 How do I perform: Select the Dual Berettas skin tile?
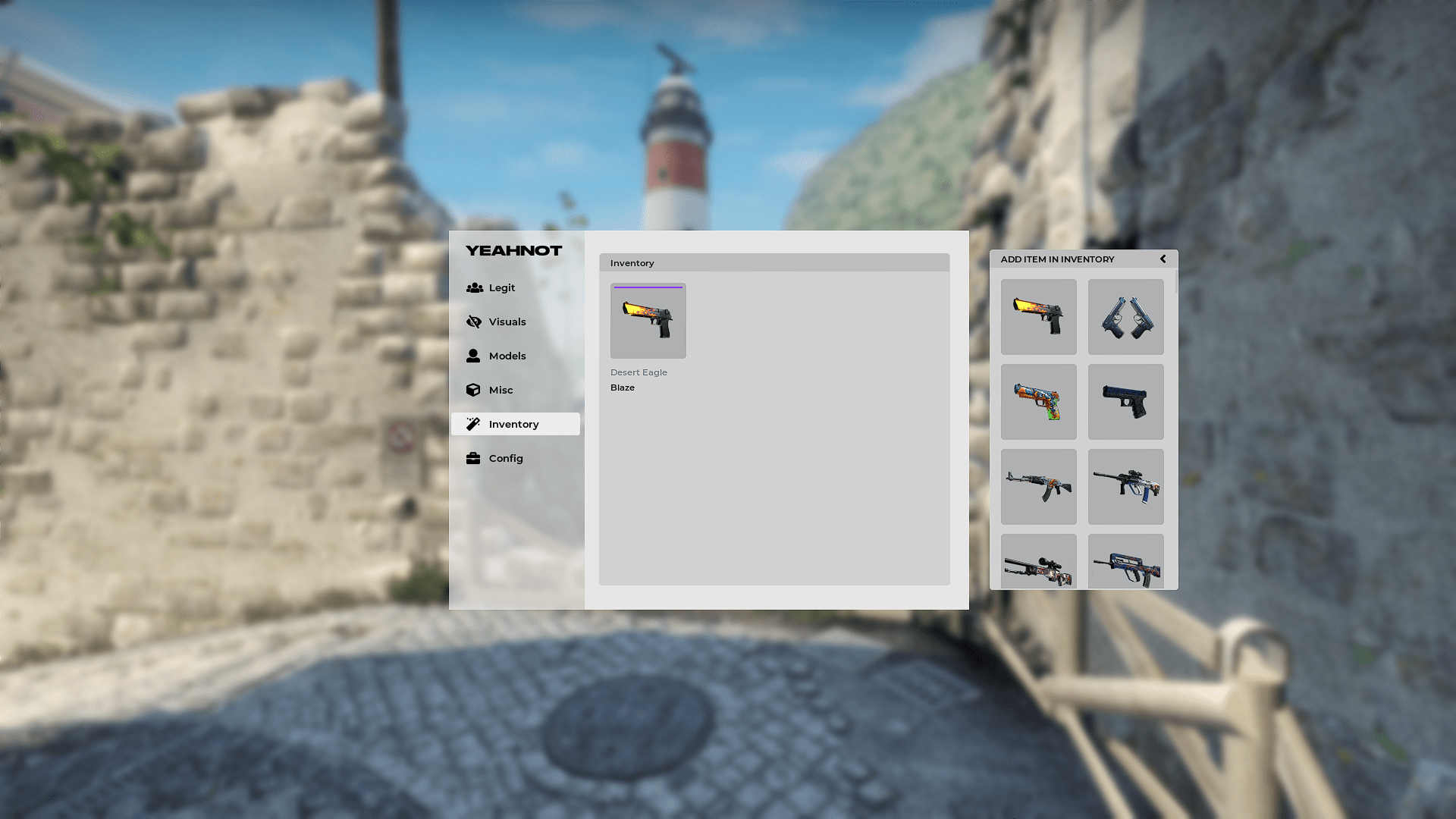1125,317
